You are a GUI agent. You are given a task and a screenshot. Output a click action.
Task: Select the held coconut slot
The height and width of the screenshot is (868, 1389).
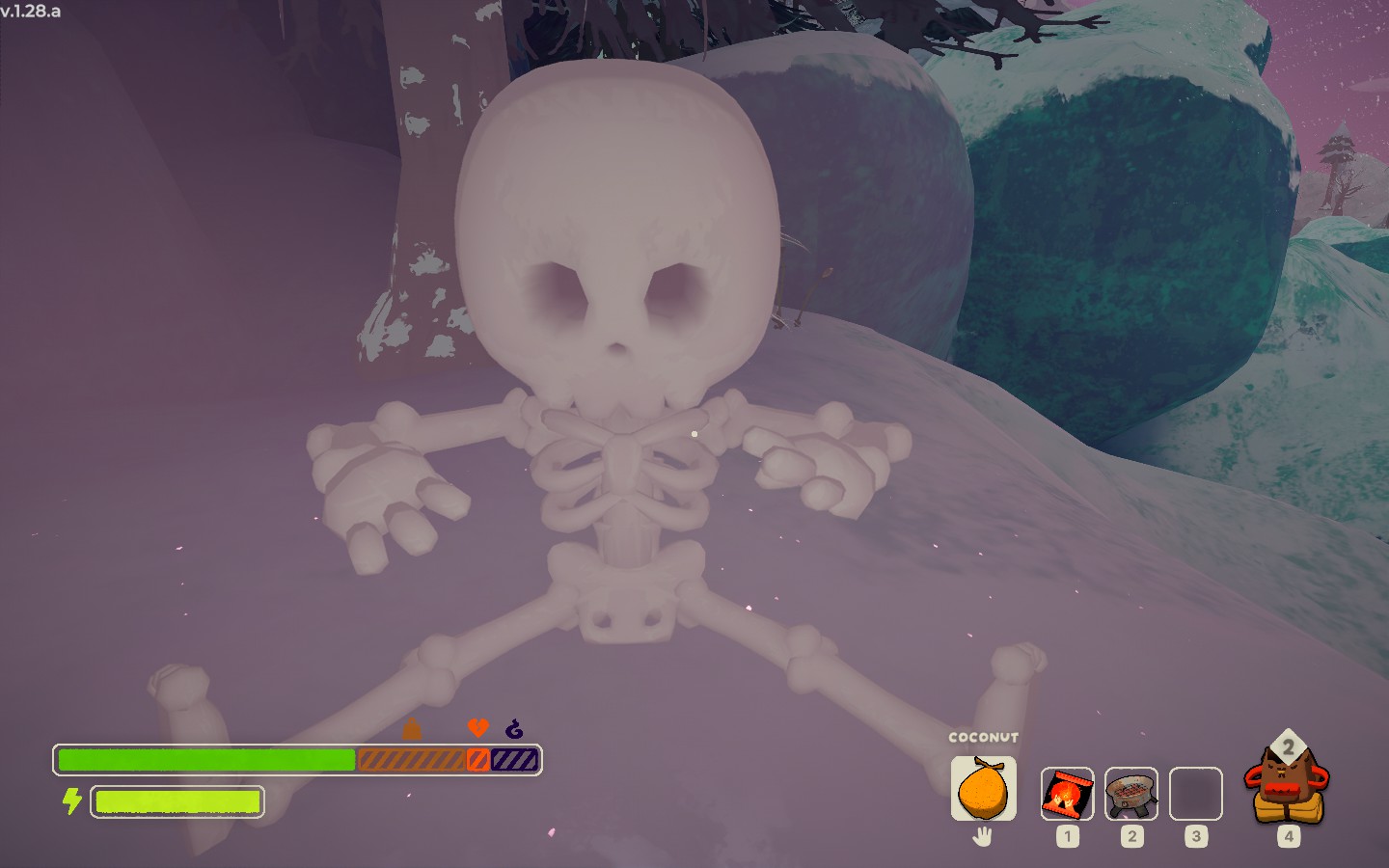(983, 788)
